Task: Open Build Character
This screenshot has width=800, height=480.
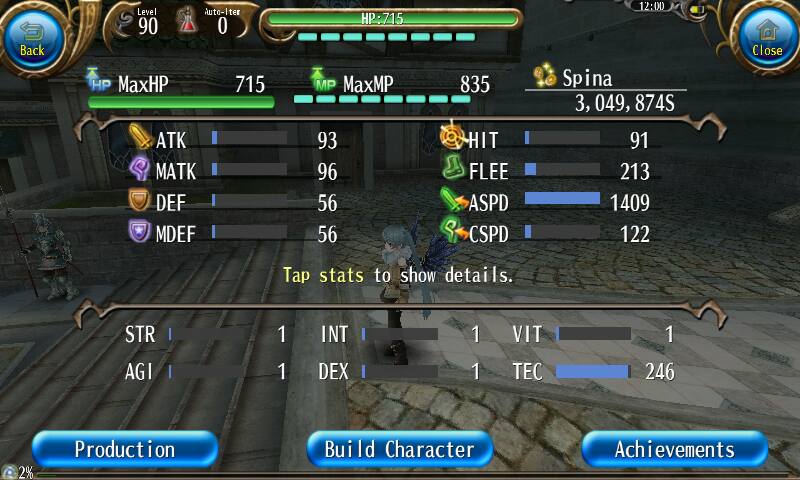Action: tap(399, 449)
